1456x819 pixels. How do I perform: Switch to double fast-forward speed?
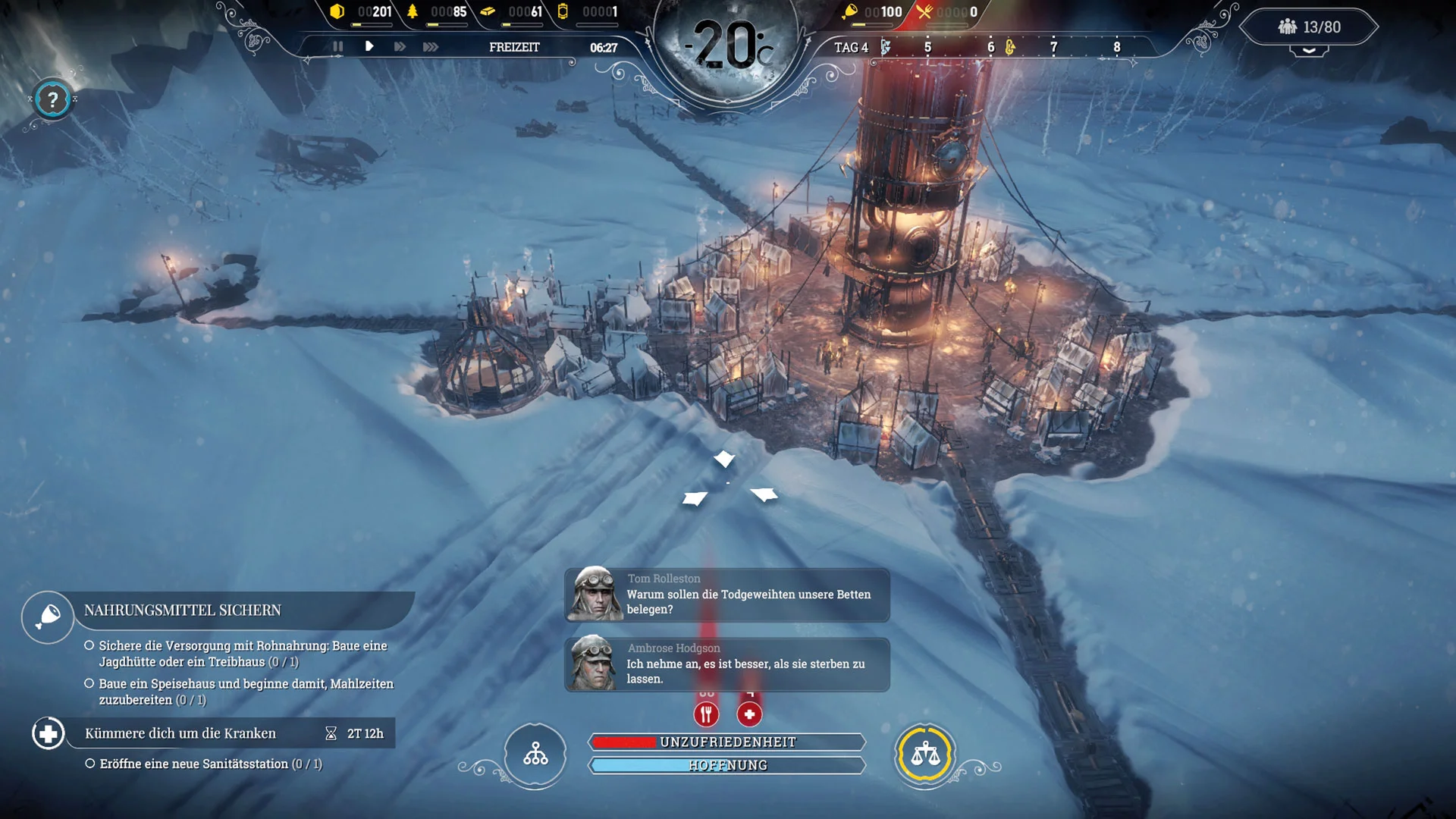[400, 46]
